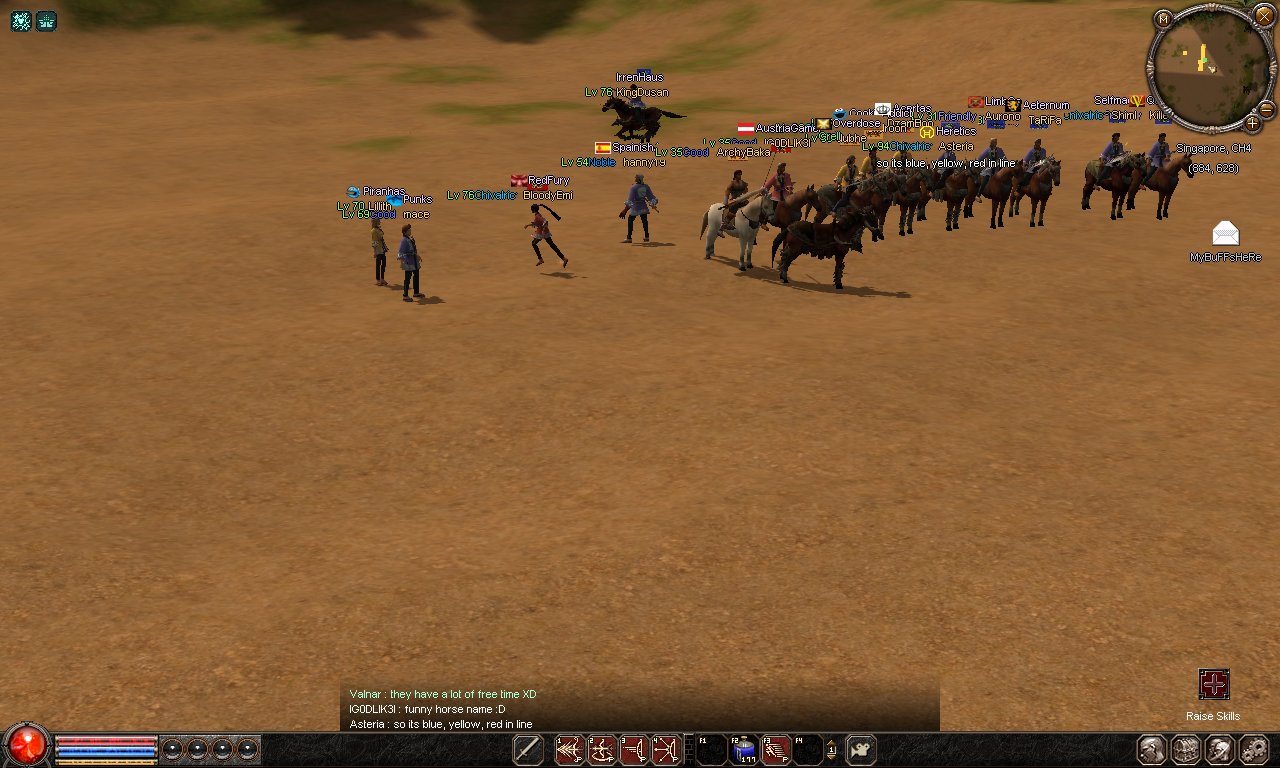Open the mail envelope from MyBuFFsHeRe

1225,234
